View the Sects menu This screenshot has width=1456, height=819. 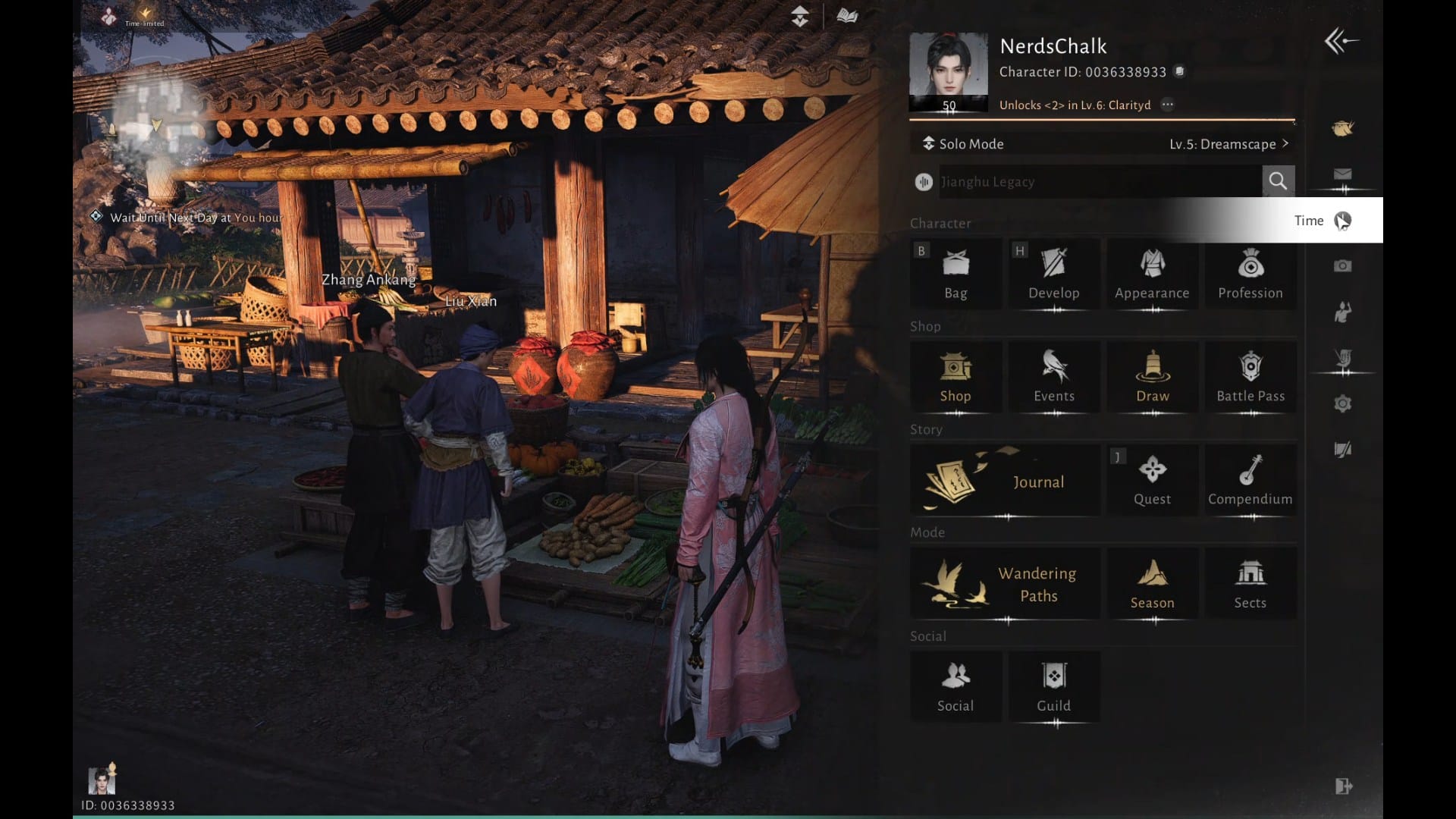[1250, 584]
